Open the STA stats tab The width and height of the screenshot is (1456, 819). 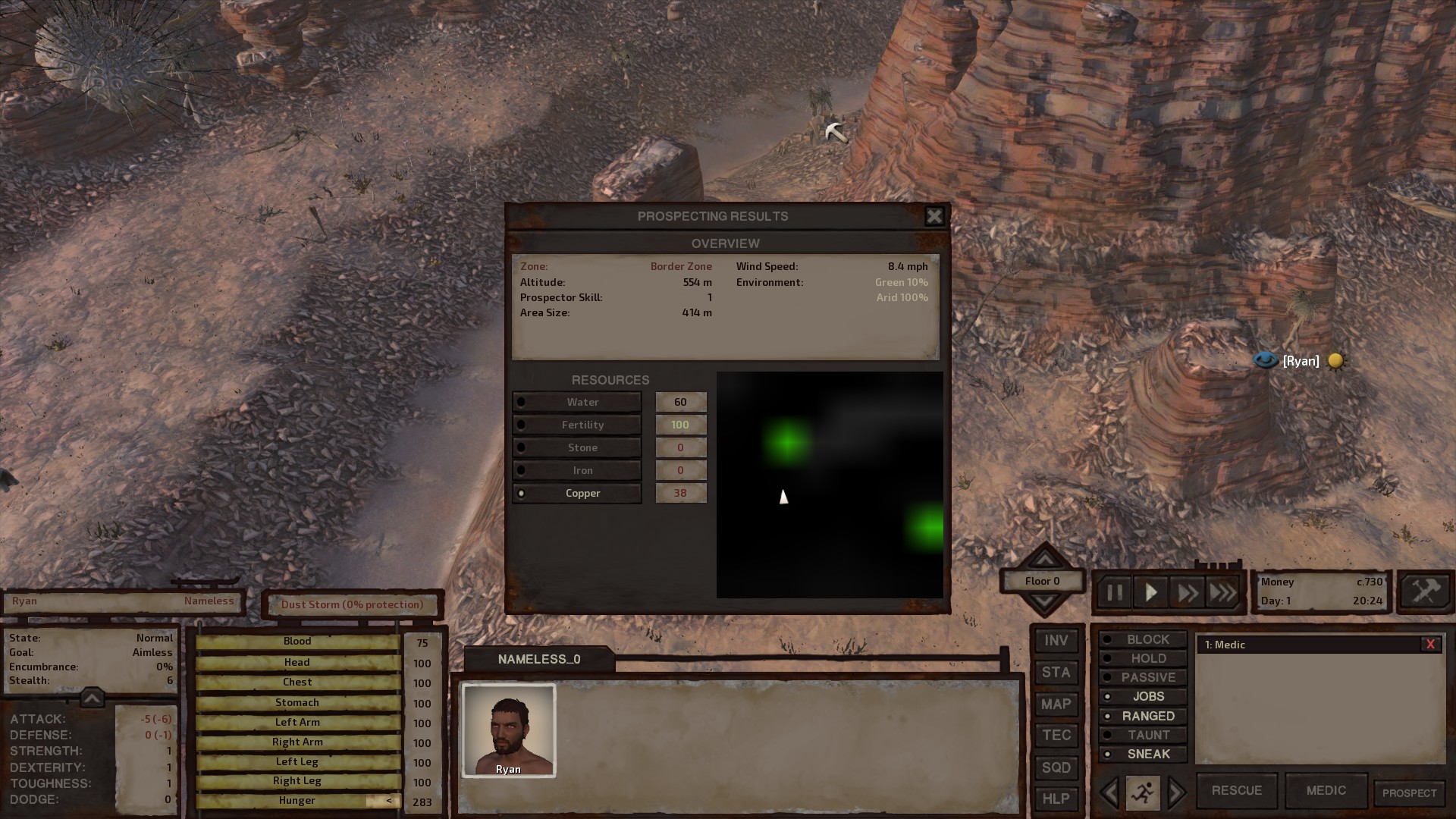pyautogui.click(x=1056, y=673)
